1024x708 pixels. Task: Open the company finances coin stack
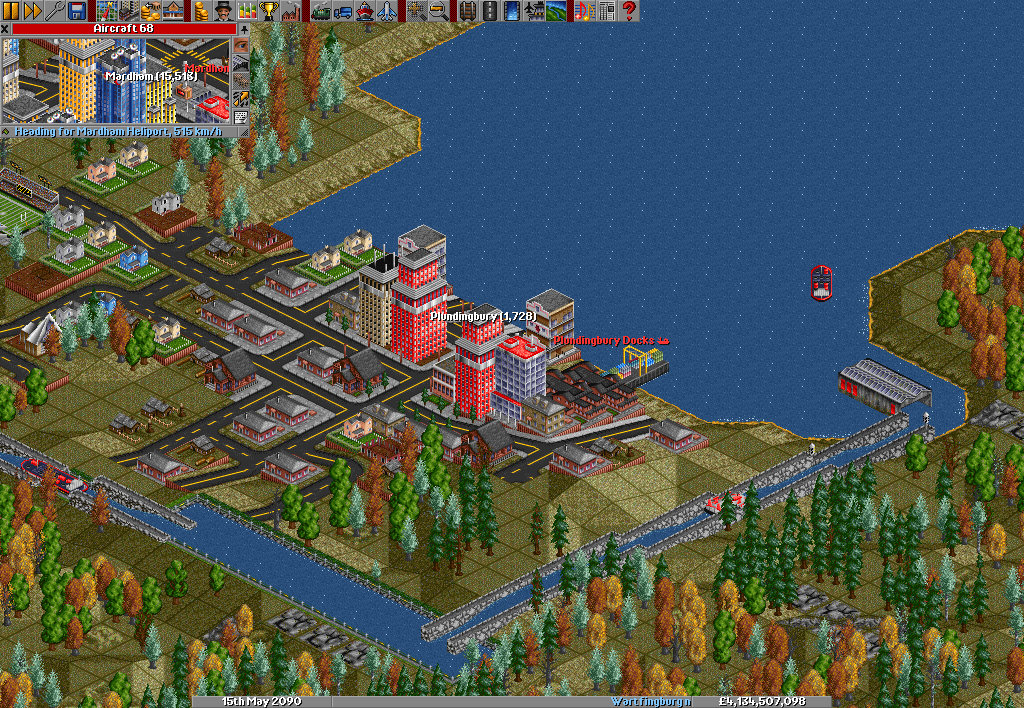pyautogui.click(x=202, y=11)
